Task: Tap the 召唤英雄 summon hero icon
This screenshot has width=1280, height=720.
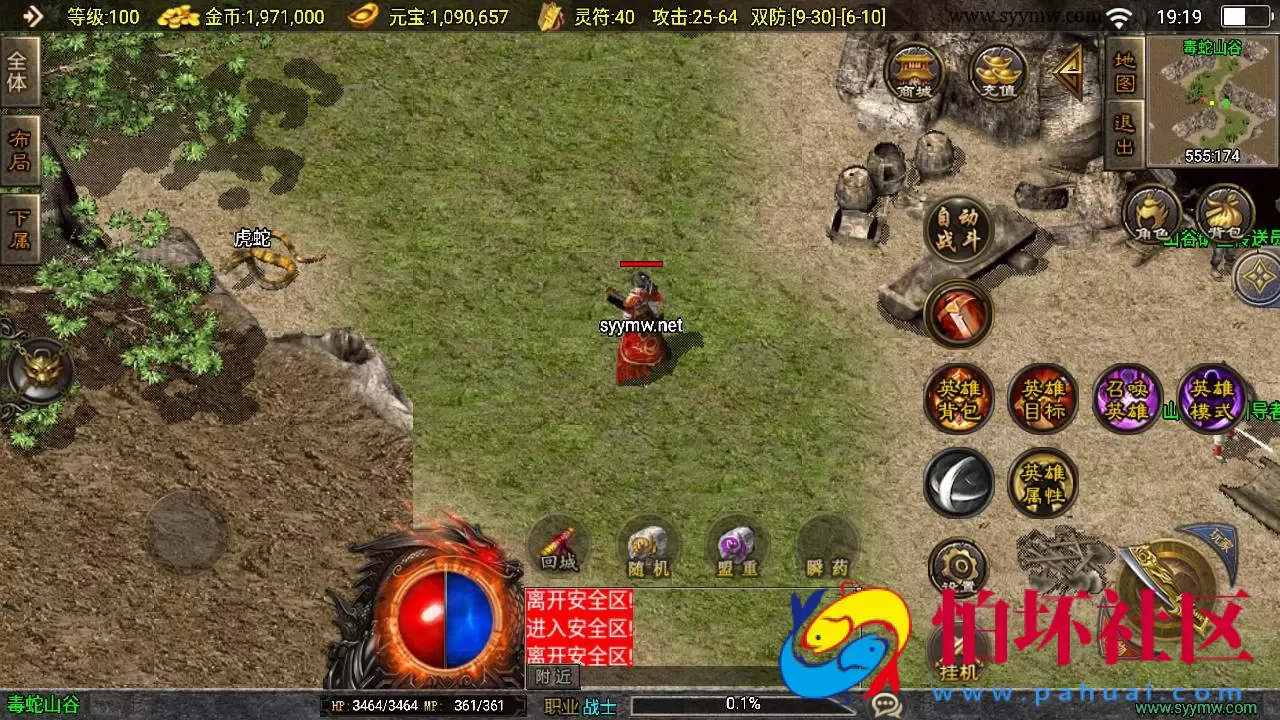Action: pos(1128,398)
